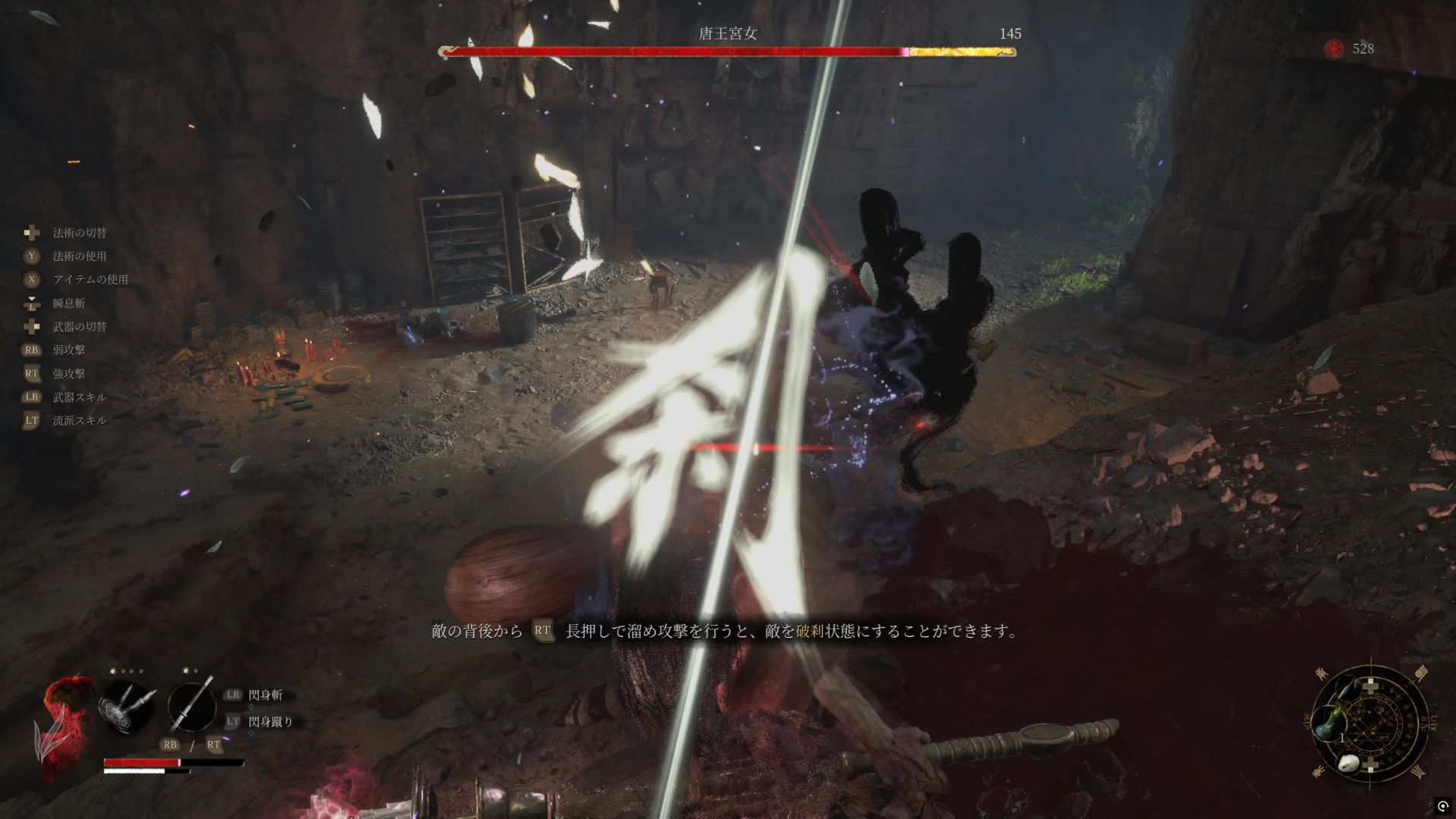1456x819 pixels.
Task: Toggle the 武器の切替 d-pad switcher
Action: (31, 327)
